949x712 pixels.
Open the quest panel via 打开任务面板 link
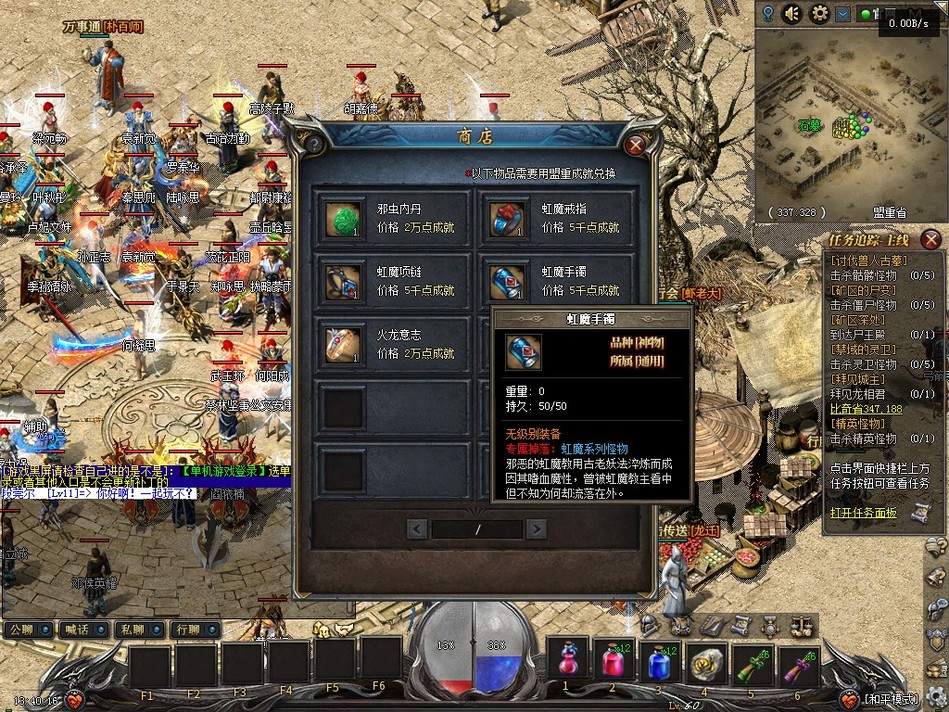click(x=863, y=513)
